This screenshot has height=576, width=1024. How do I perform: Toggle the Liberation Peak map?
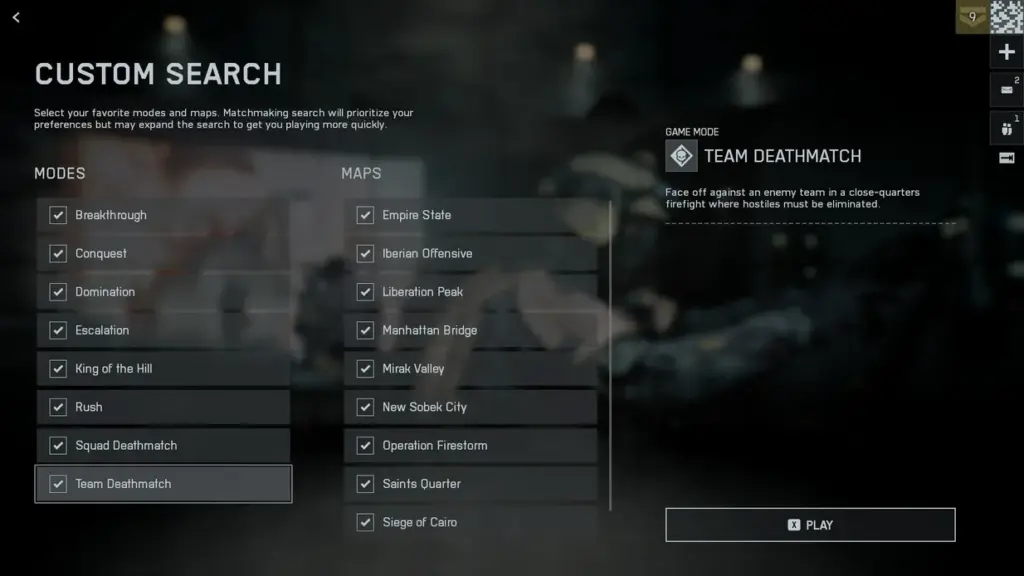pyautogui.click(x=365, y=292)
